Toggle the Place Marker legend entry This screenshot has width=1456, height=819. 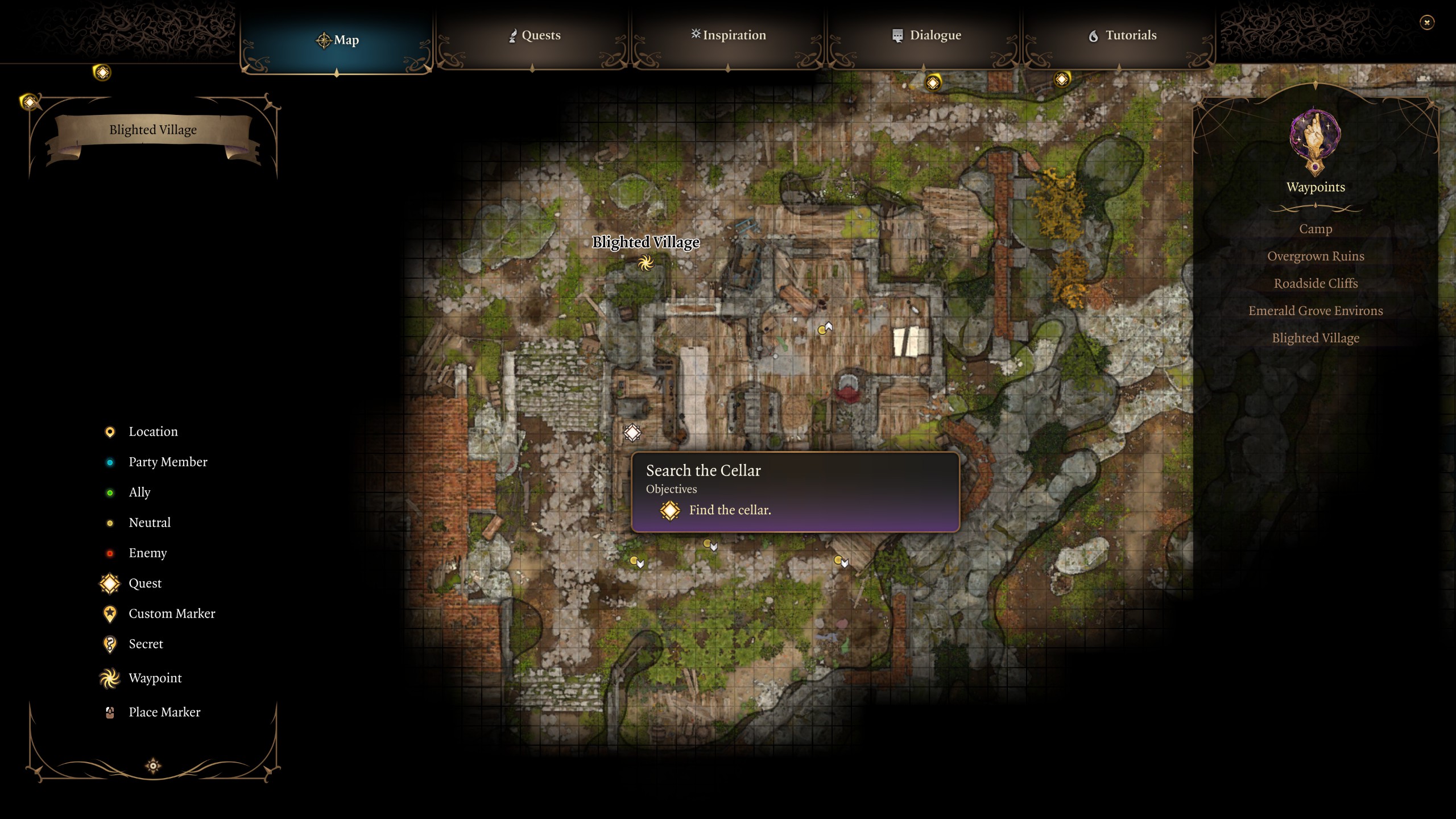[164, 712]
